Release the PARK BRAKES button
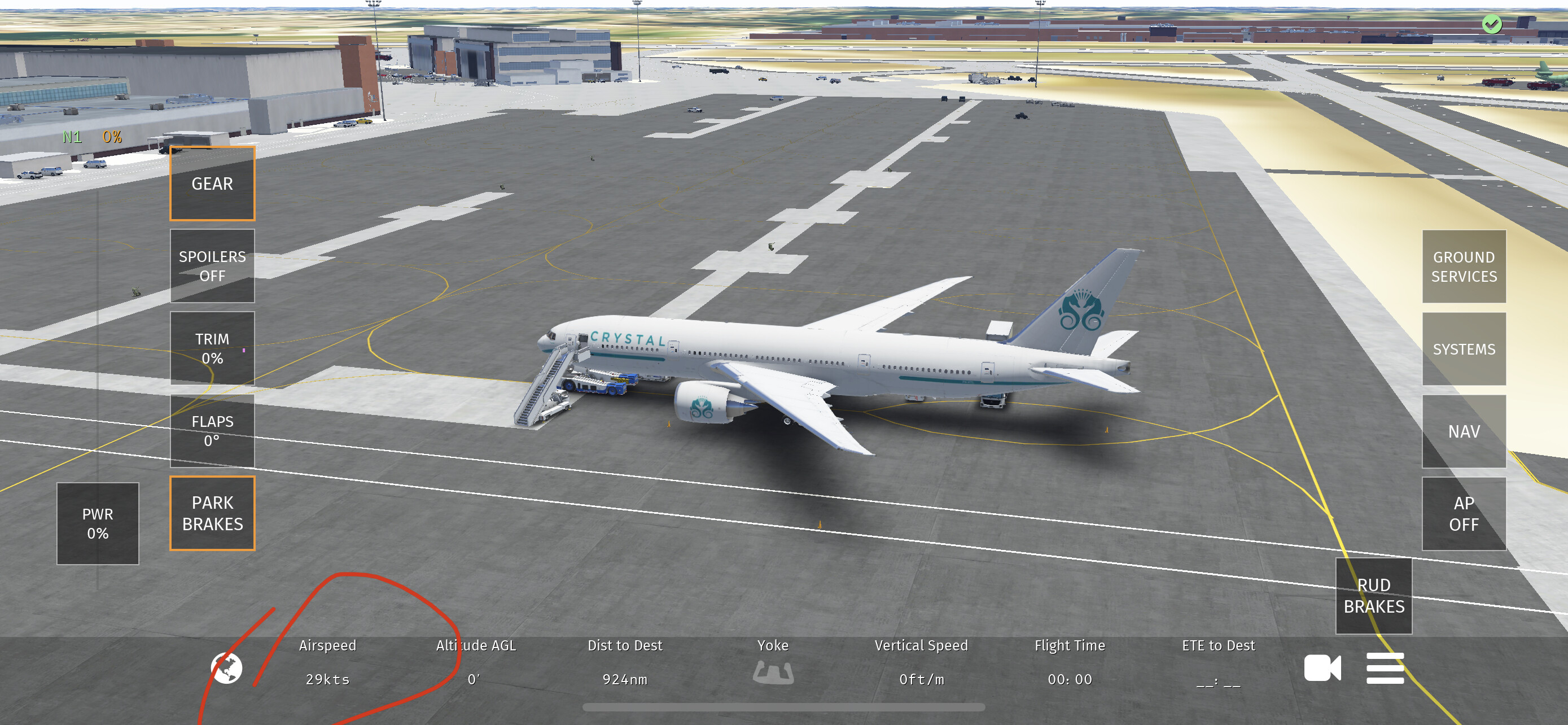1568x725 pixels. pyautogui.click(x=212, y=513)
